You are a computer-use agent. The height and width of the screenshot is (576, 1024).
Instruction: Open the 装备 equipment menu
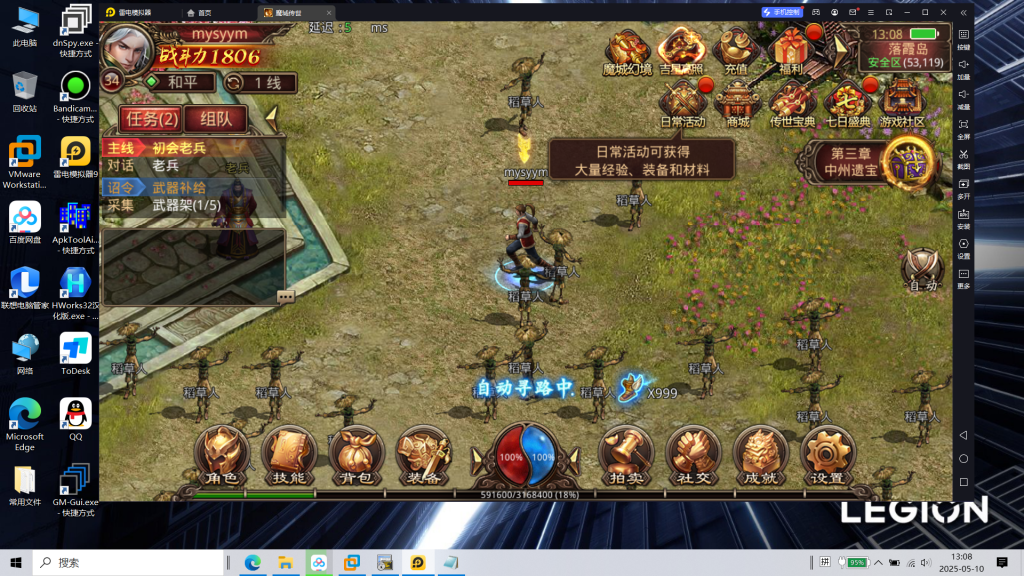point(424,455)
